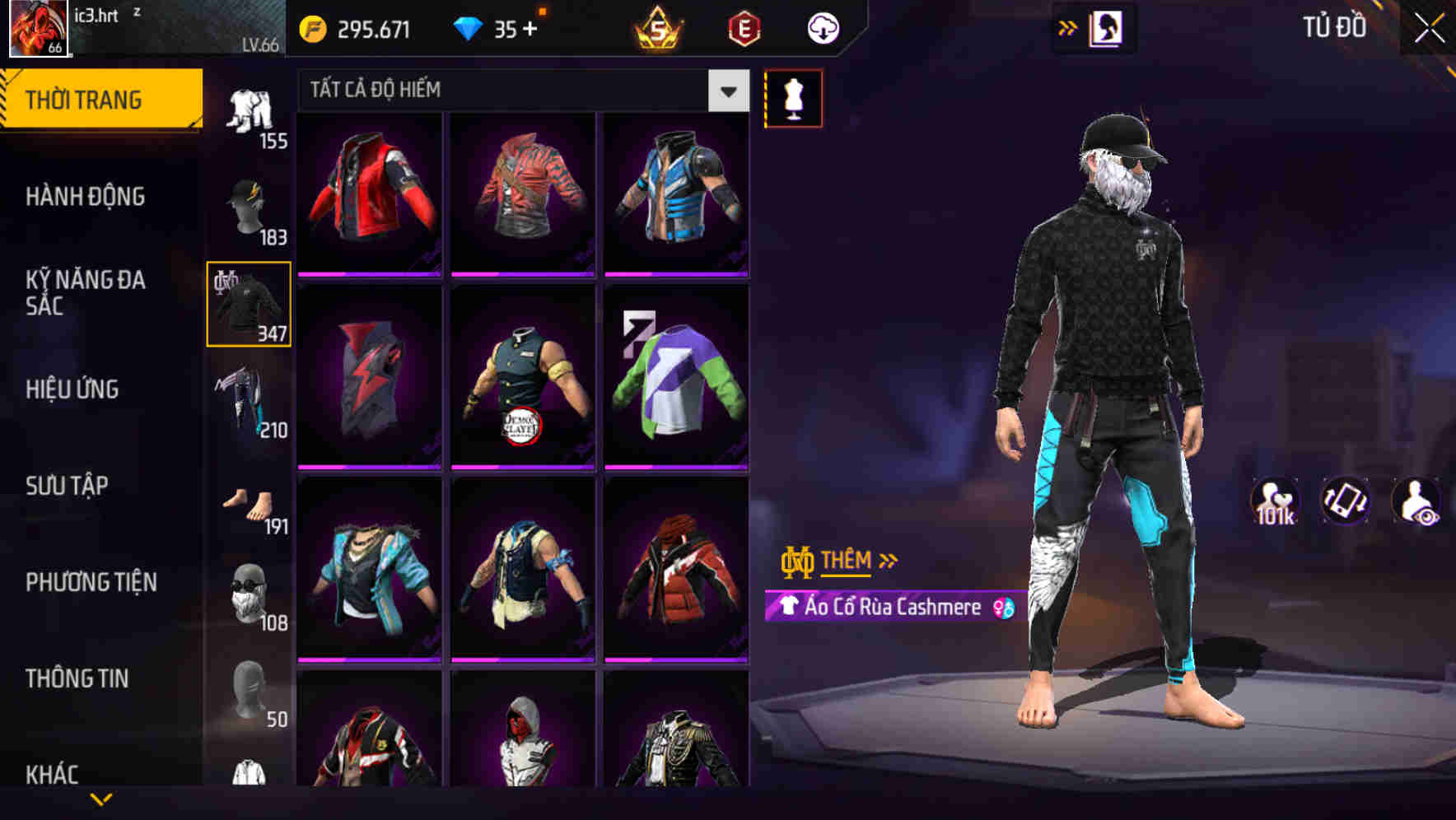
Task: Click the THÊM link
Action: pos(848,561)
